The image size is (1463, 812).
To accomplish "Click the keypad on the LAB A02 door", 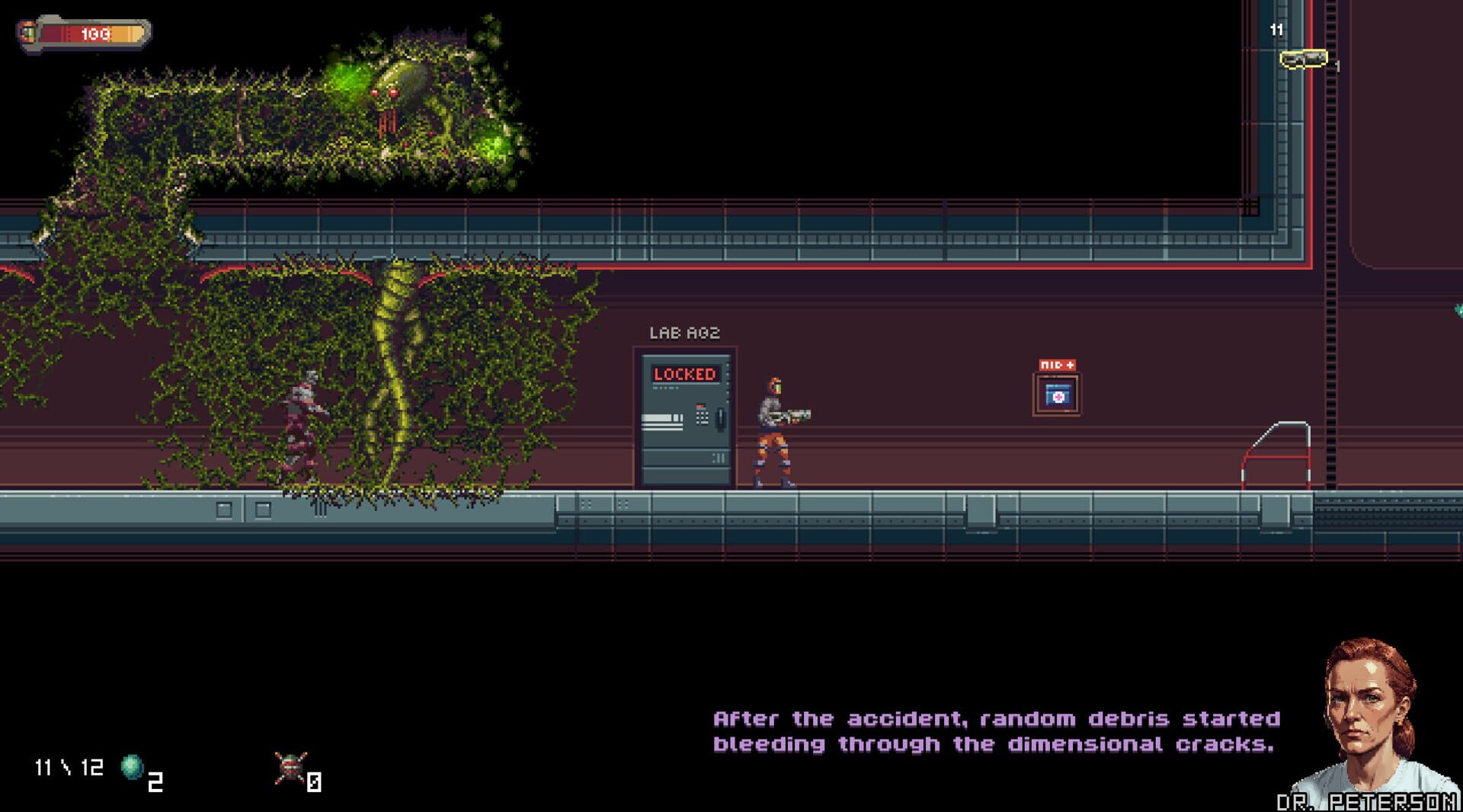I will tap(702, 417).
